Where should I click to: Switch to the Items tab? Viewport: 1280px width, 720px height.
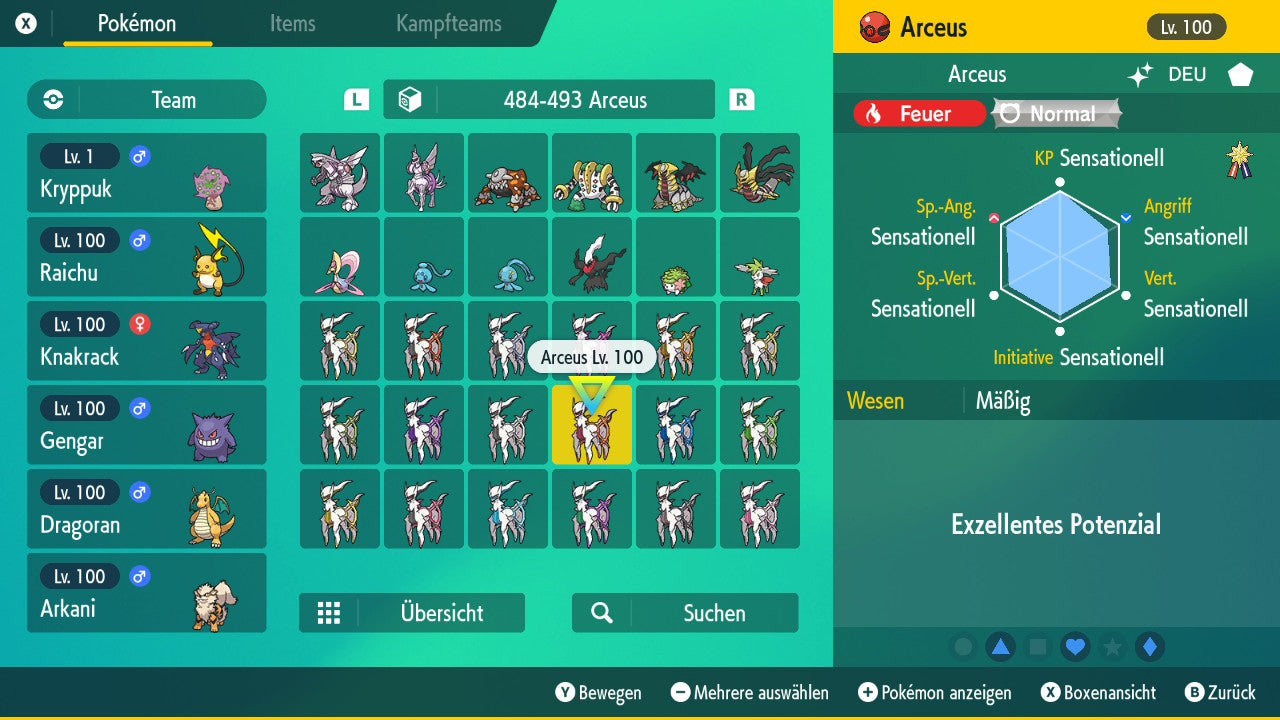pos(292,25)
